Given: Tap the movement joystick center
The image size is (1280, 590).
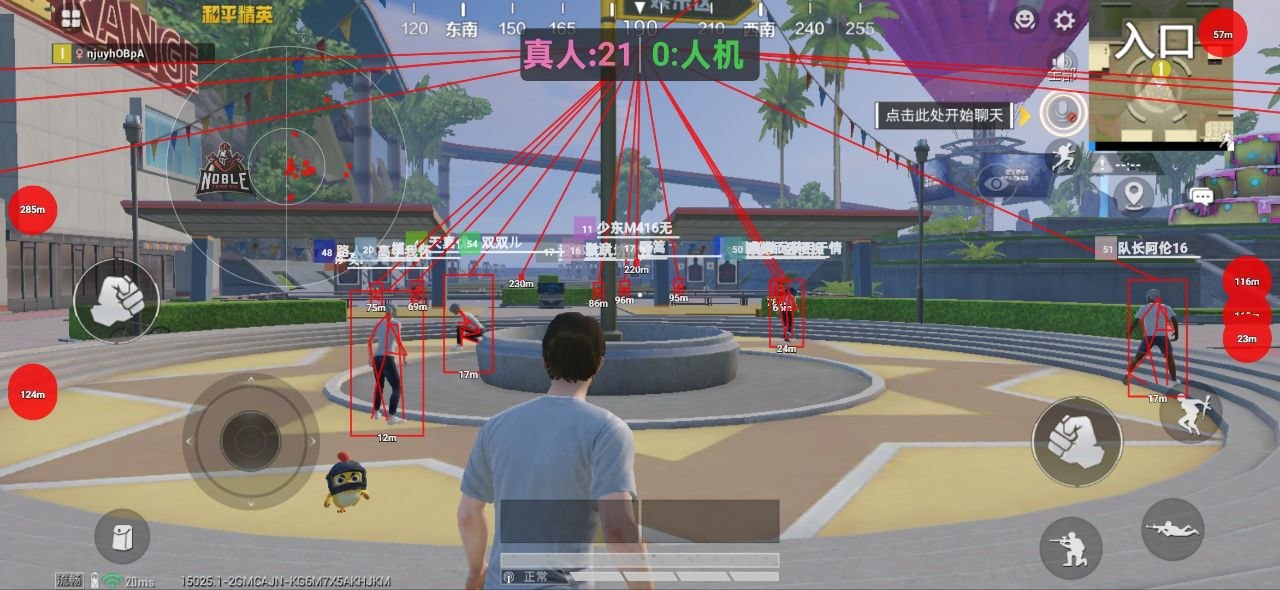Looking at the screenshot, I should [x=250, y=441].
